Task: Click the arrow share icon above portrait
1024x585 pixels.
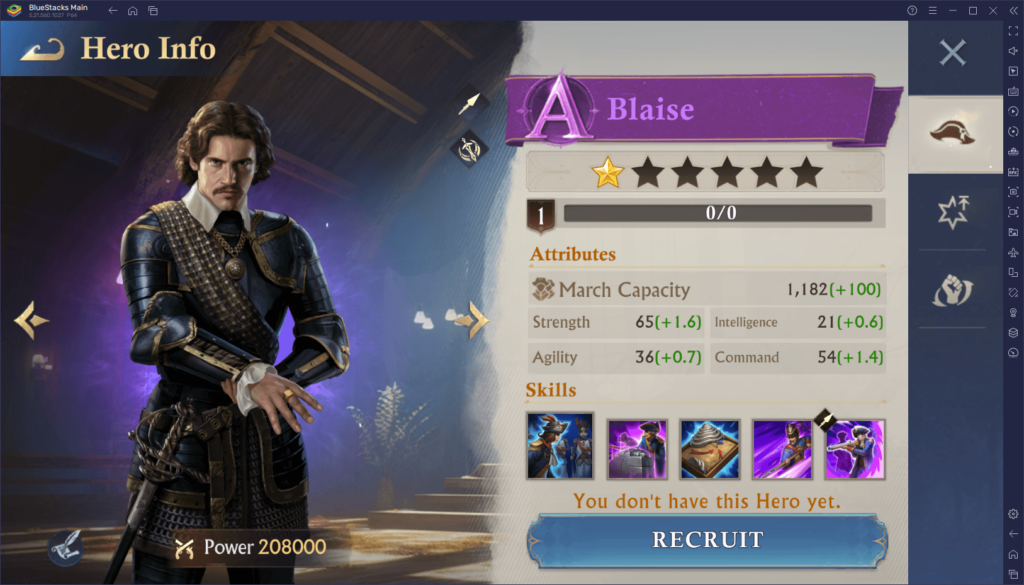Action: 469,103
